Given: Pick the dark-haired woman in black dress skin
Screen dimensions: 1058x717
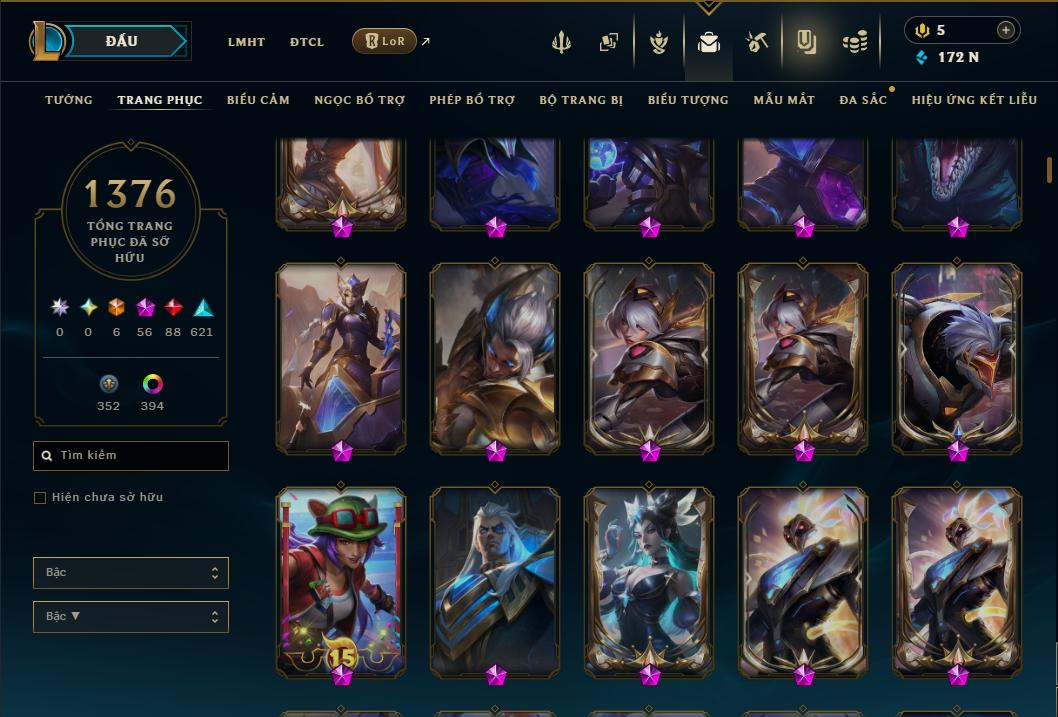Looking at the screenshot, I should coord(649,578).
